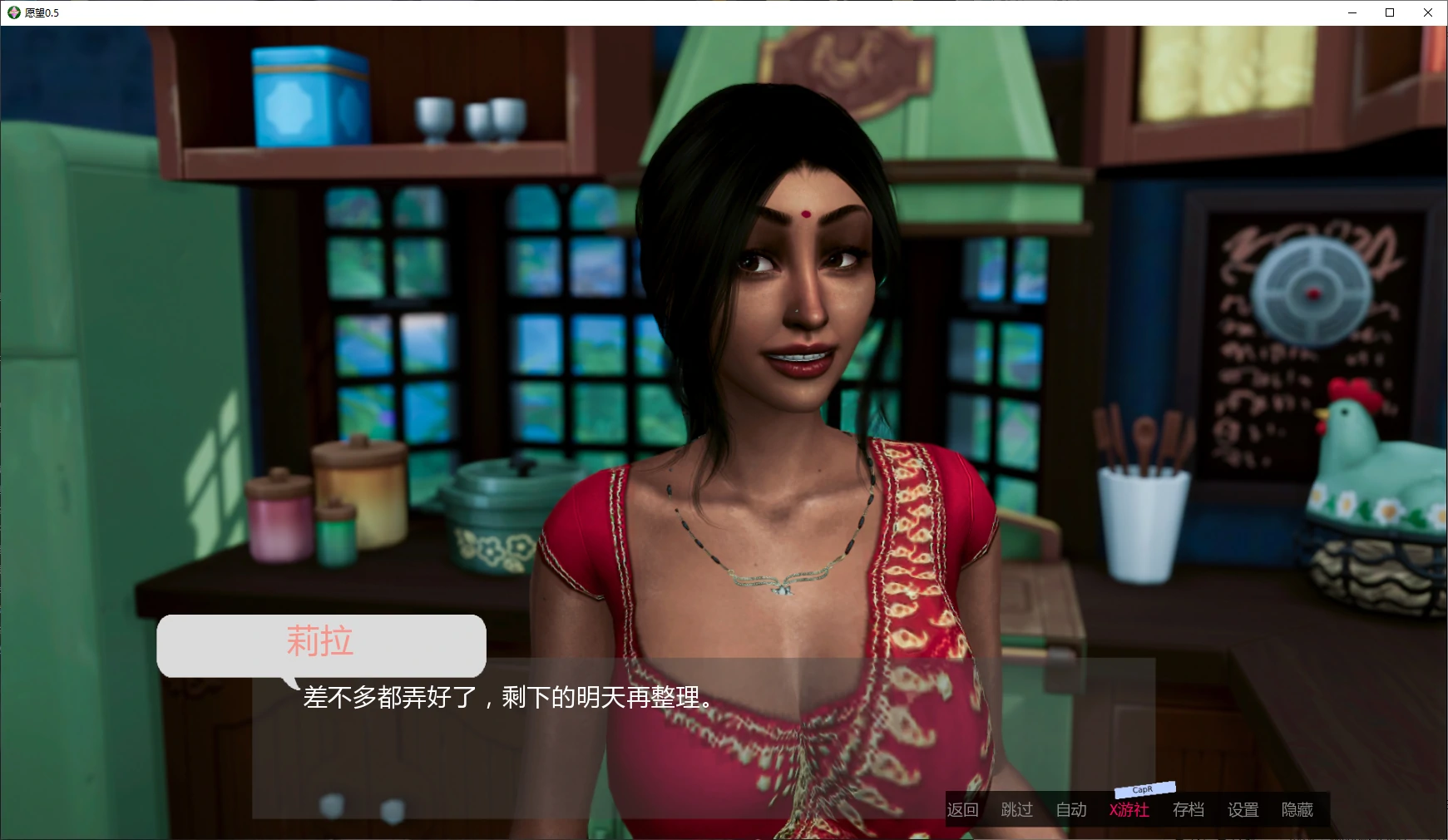Skip dialogue using 跳过
Screen dimensions: 1448x840
1016,810
